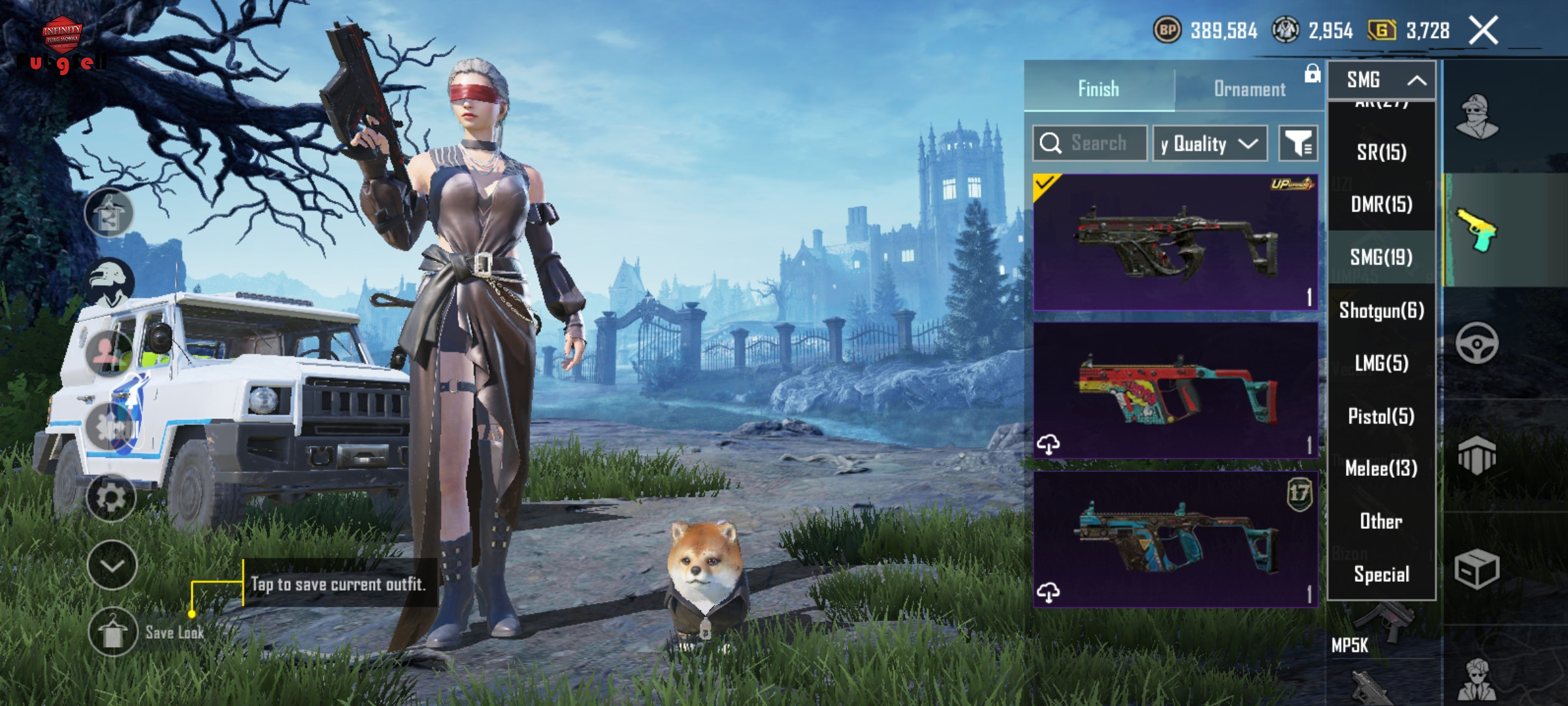
Task: Pick Shotgun(6) in the category list
Action: 1381,311
